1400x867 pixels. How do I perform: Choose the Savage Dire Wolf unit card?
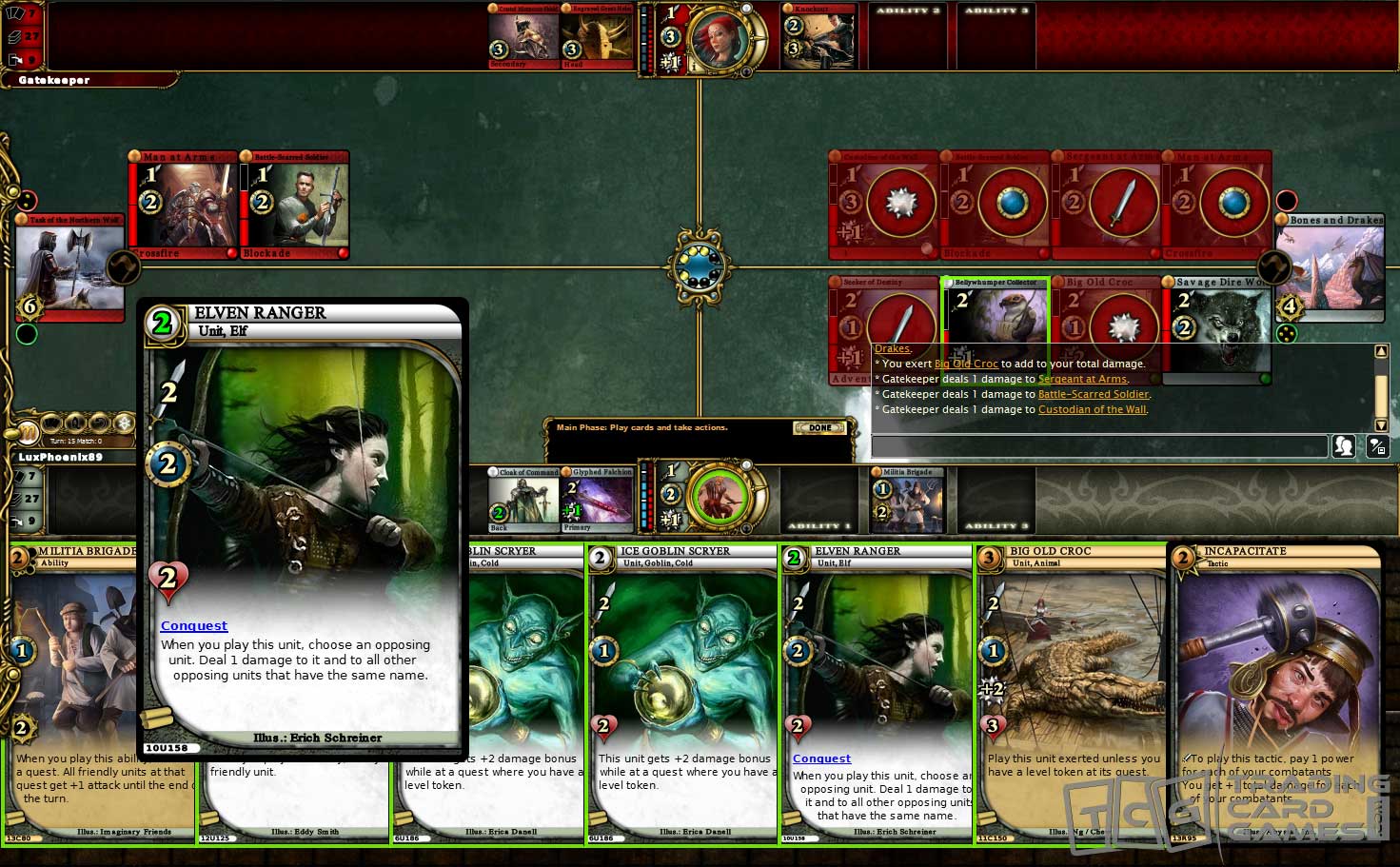[1216, 329]
